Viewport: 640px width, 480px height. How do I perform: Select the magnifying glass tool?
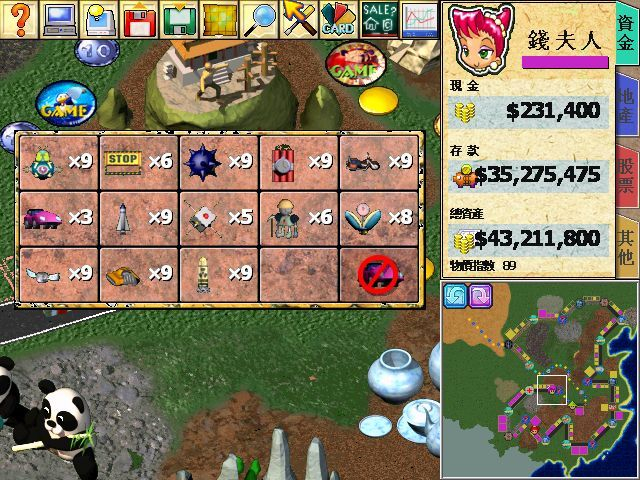260,19
